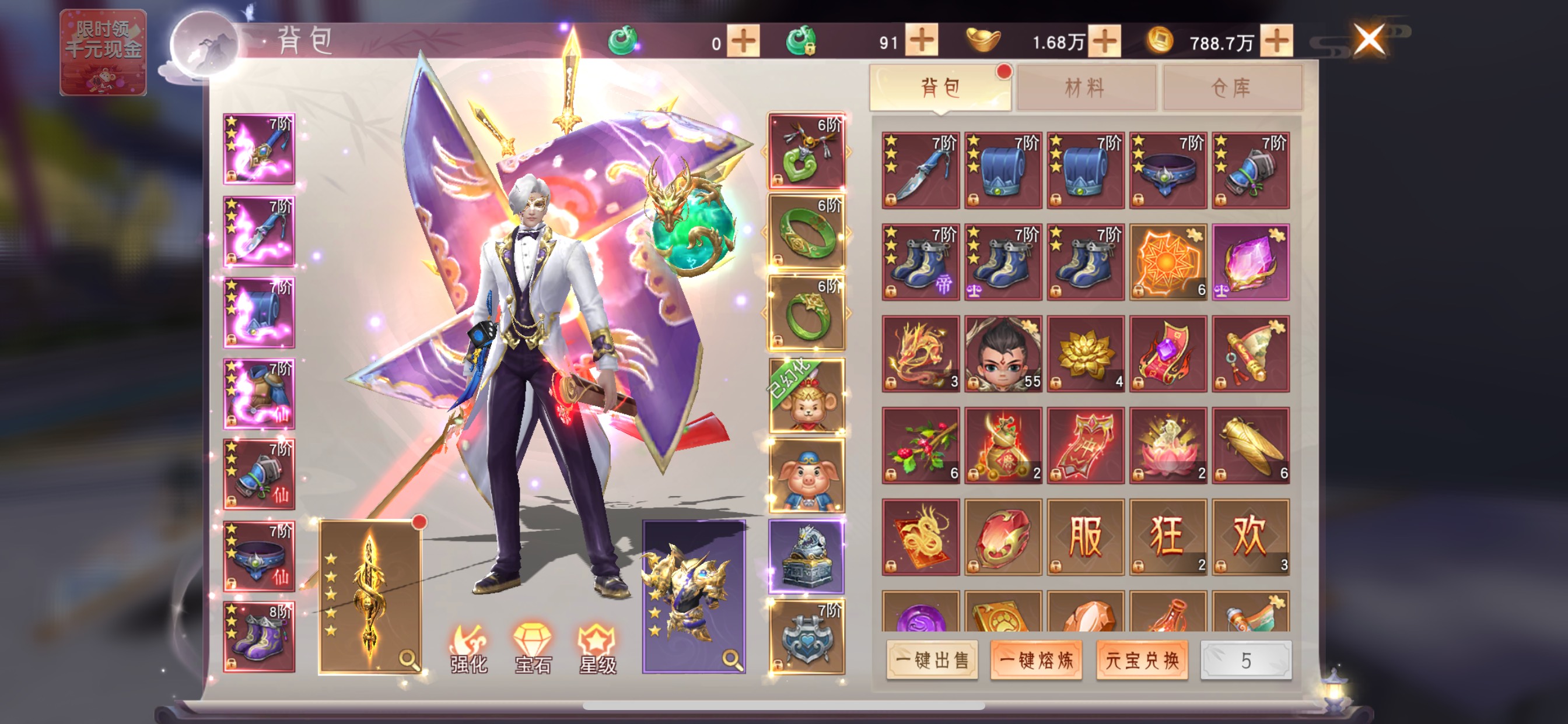
Task: Add more gold ingots with plus button
Action: click(1104, 41)
